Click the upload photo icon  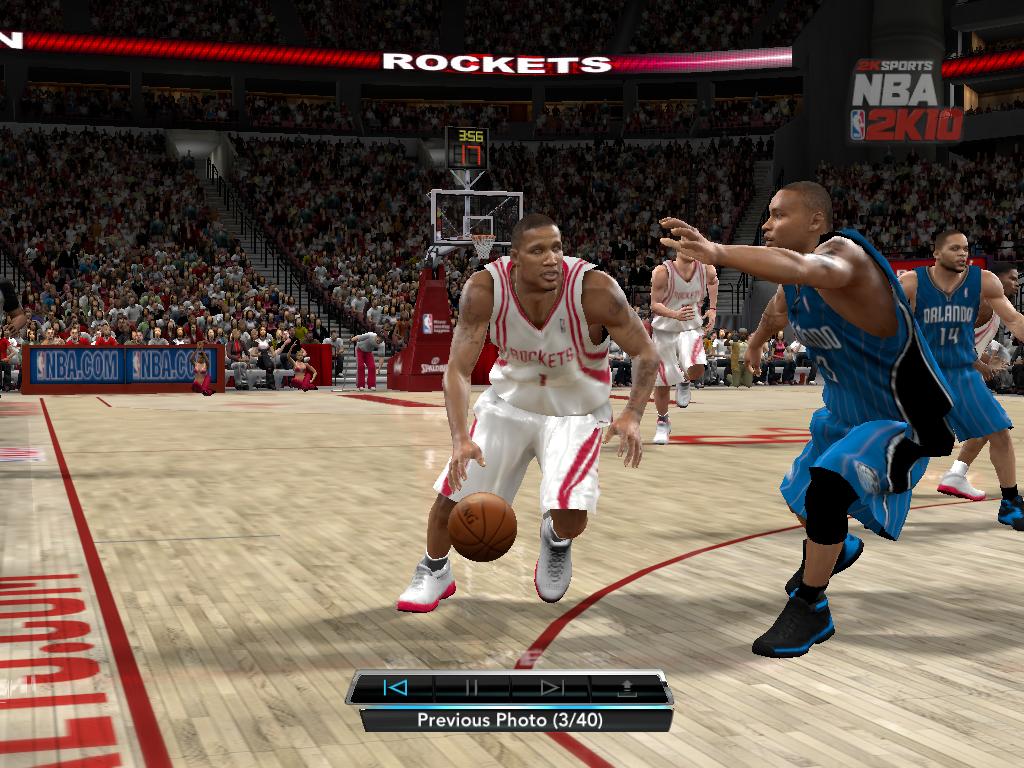(x=628, y=688)
